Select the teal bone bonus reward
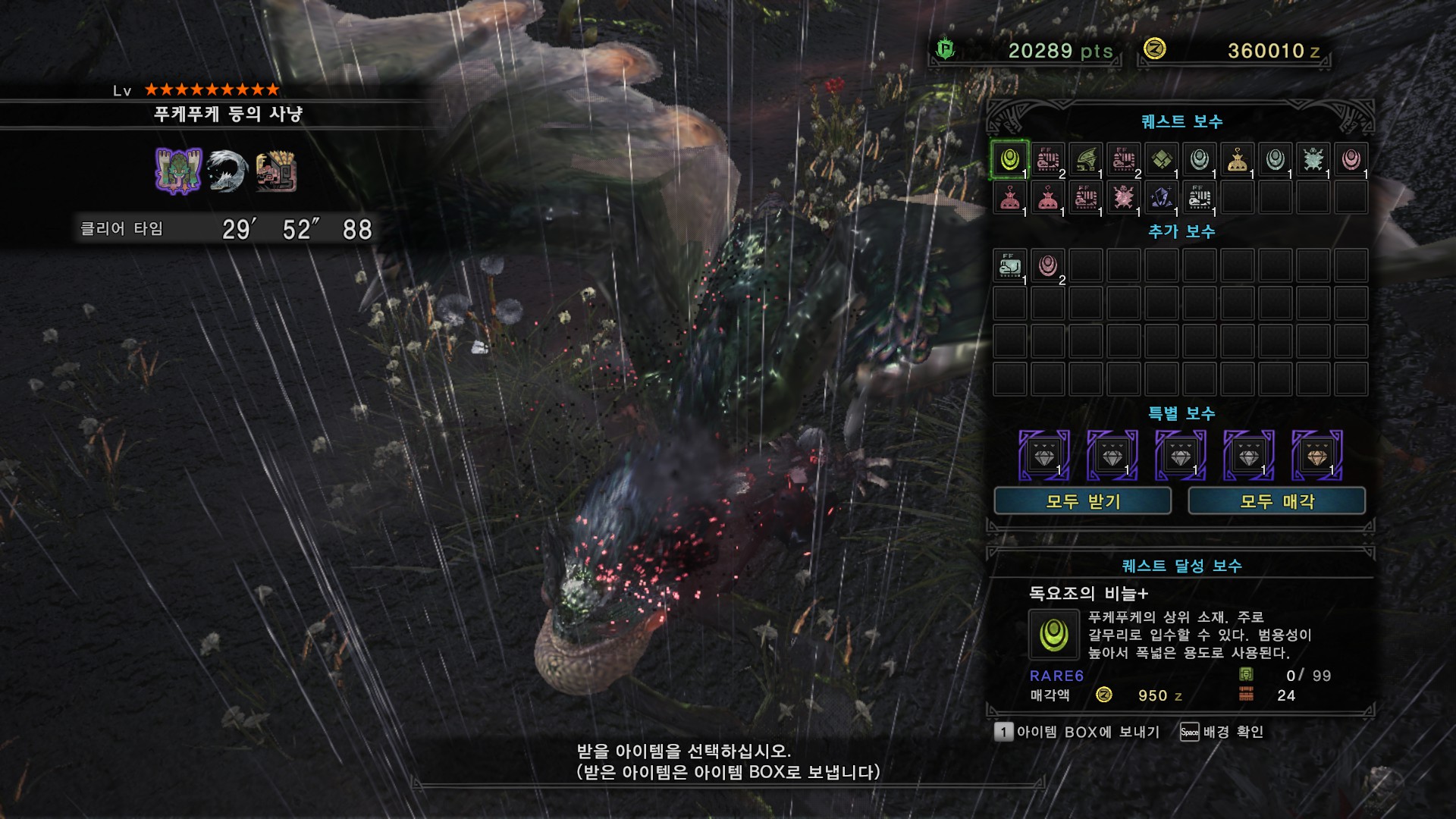The width and height of the screenshot is (1456, 819). pos(1009,266)
